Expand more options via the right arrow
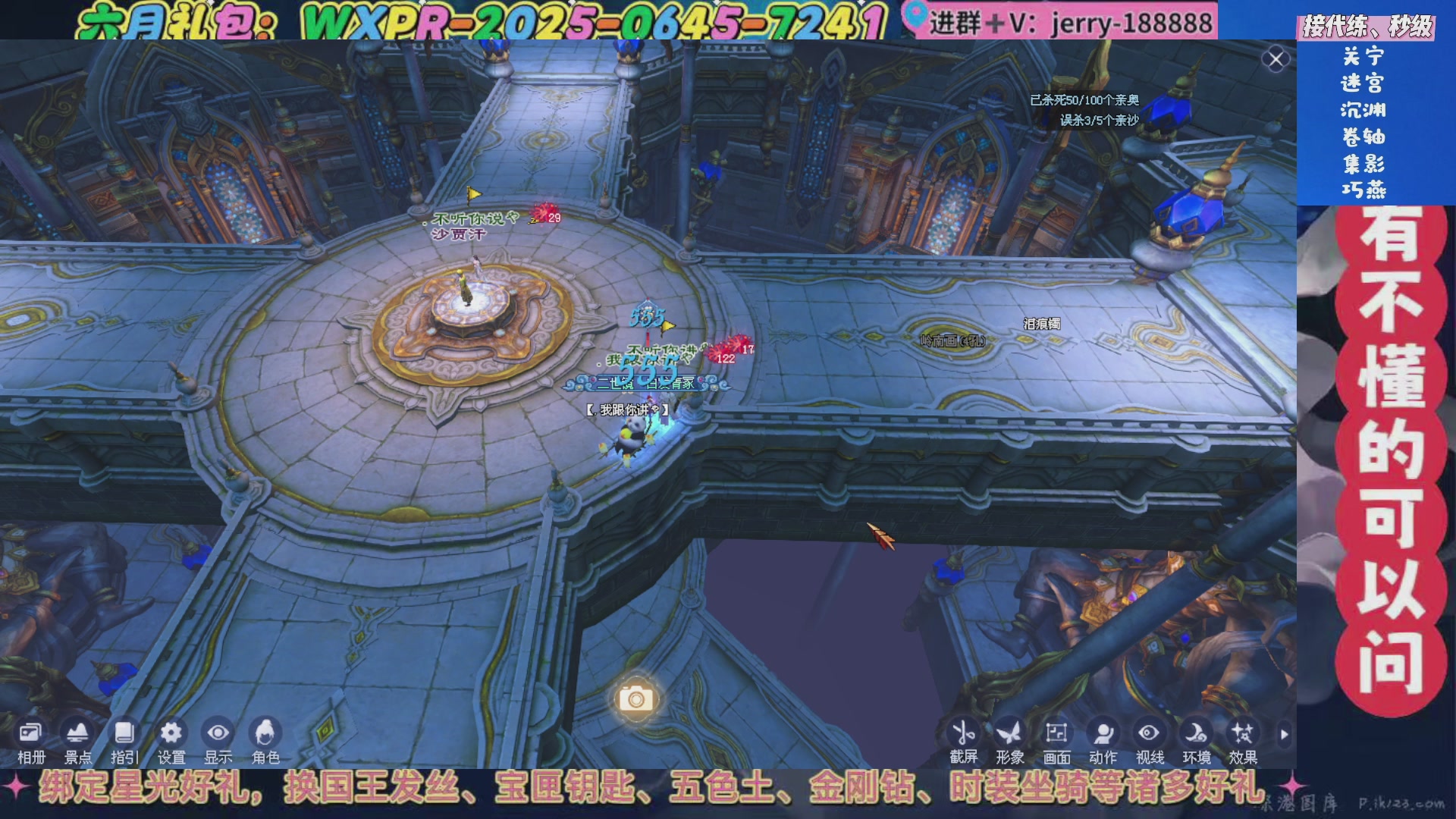Screen dimensions: 1456x819 (x=1283, y=733)
